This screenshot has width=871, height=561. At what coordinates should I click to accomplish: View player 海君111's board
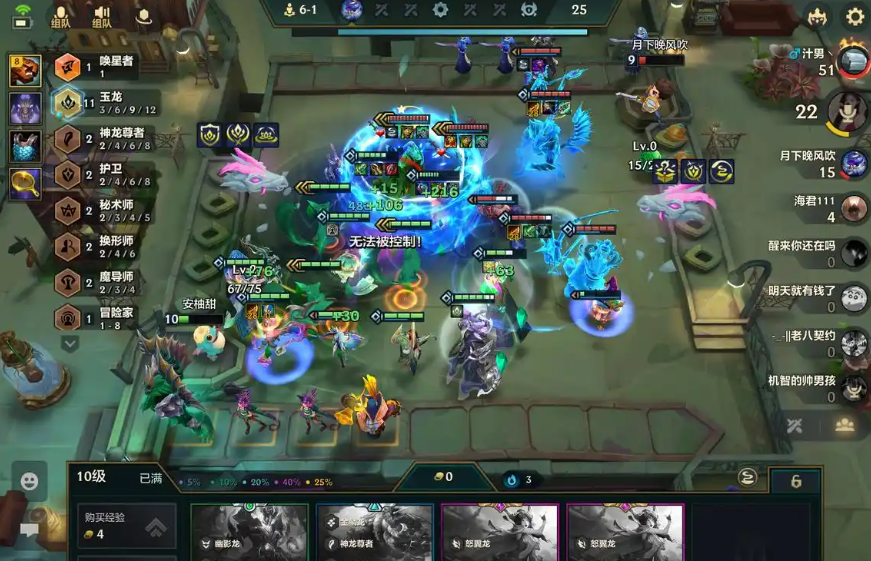pyautogui.click(x=853, y=208)
